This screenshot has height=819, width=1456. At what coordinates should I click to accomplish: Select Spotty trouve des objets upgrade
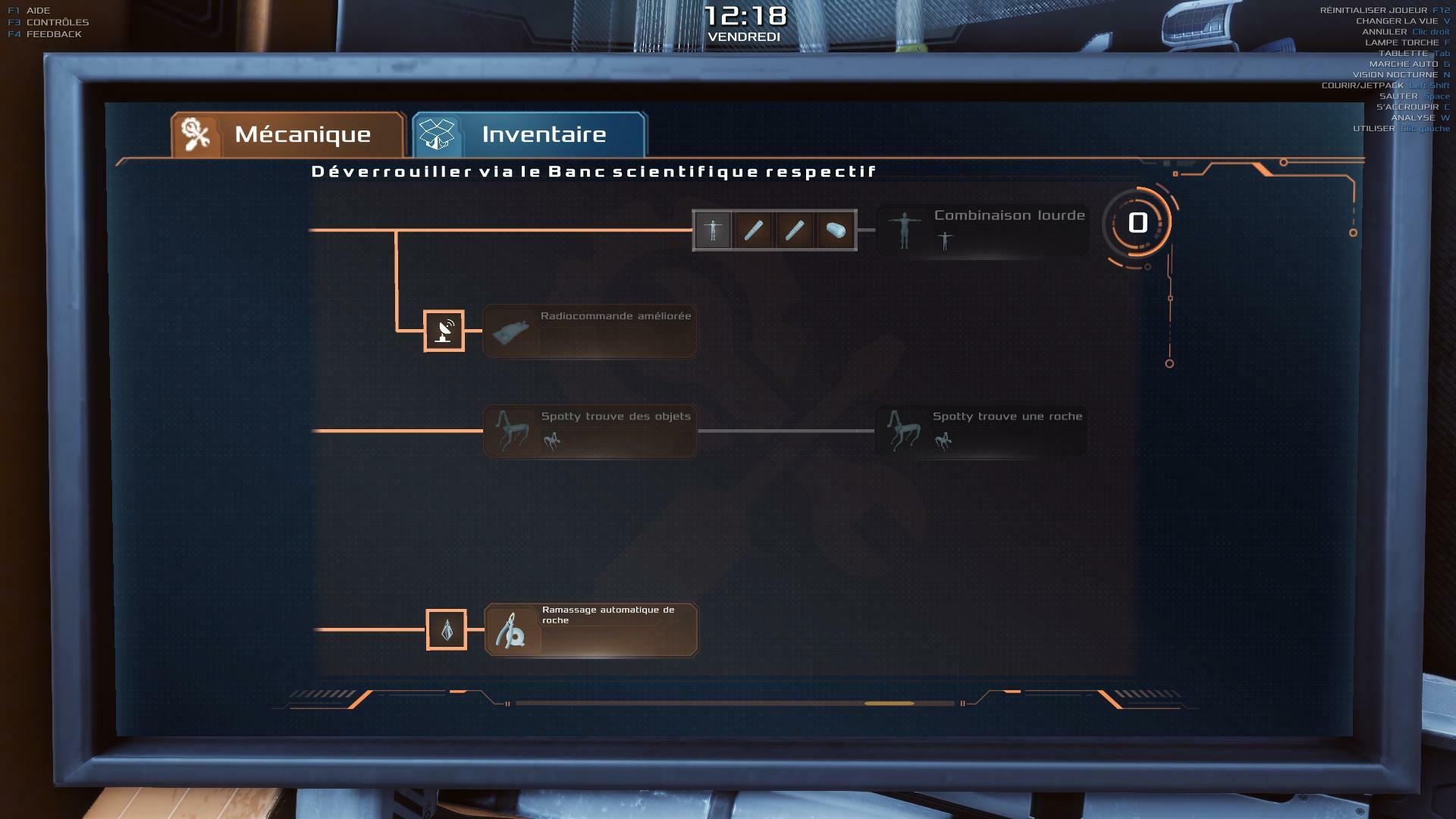(x=589, y=431)
